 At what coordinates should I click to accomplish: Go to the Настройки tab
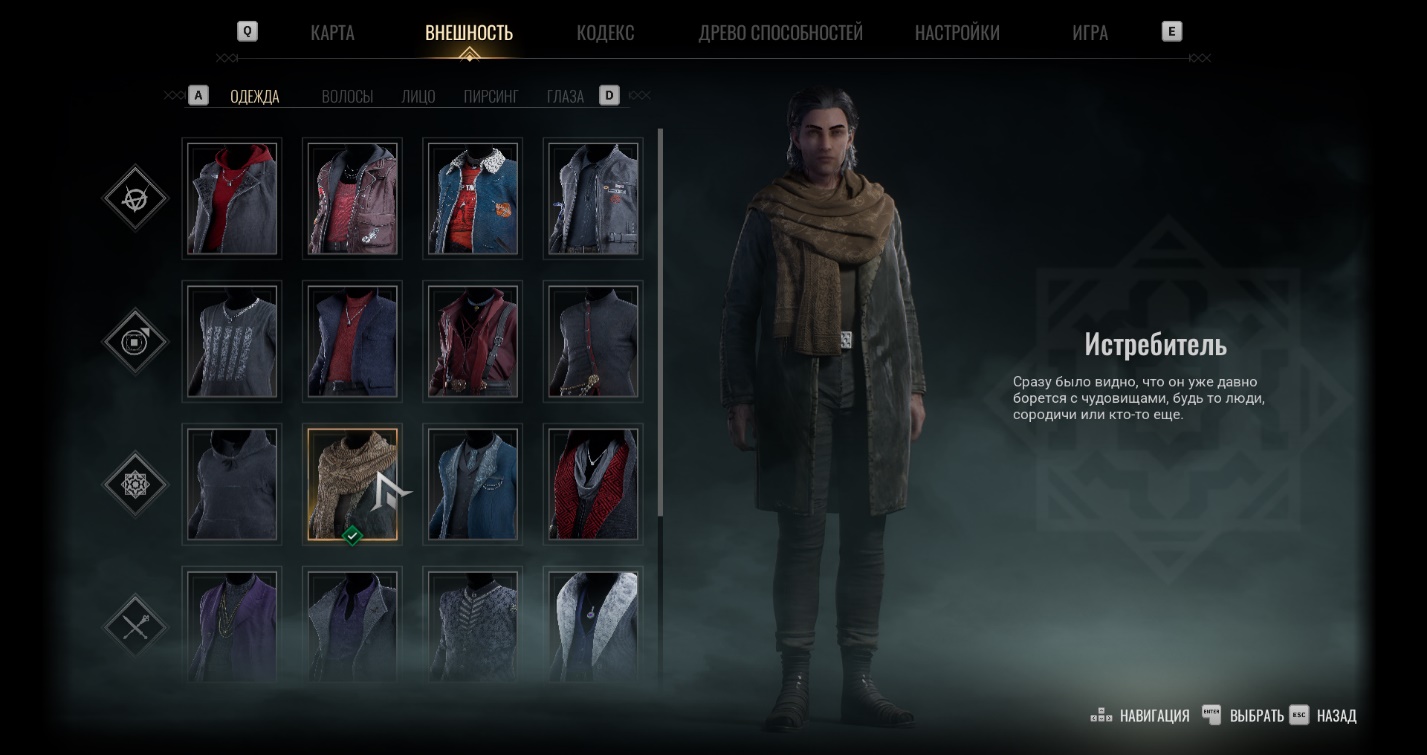(957, 33)
